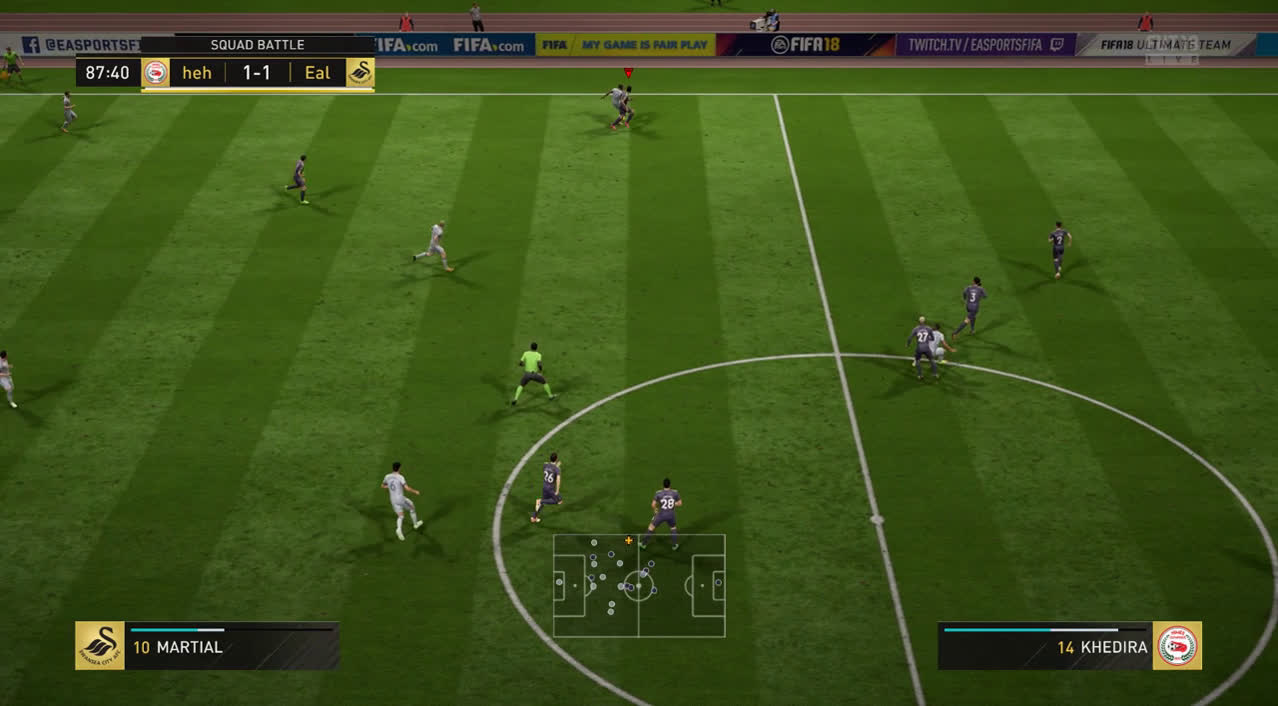This screenshot has width=1278, height=706.
Task: Select the Khedira player name panel
Action: tap(1044, 646)
